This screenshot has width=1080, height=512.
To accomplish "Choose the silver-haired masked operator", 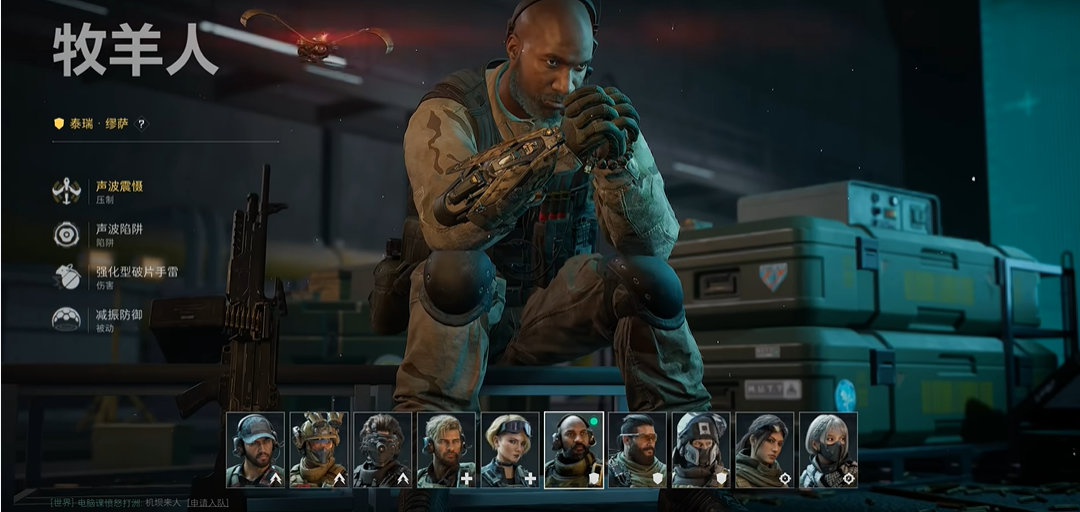I will tap(829, 450).
